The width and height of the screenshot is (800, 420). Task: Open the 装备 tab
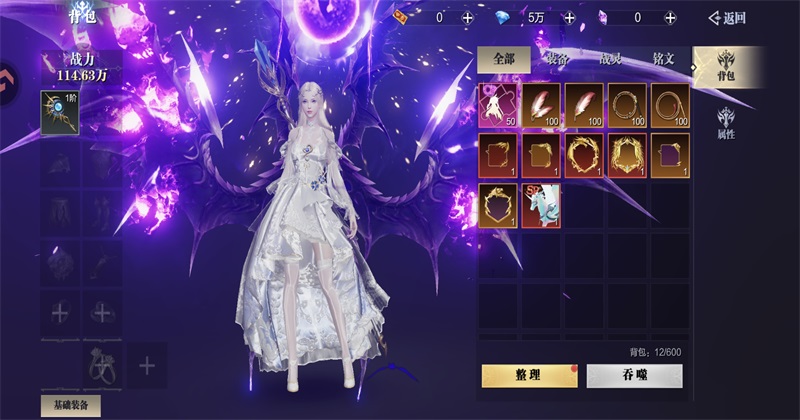[557, 59]
